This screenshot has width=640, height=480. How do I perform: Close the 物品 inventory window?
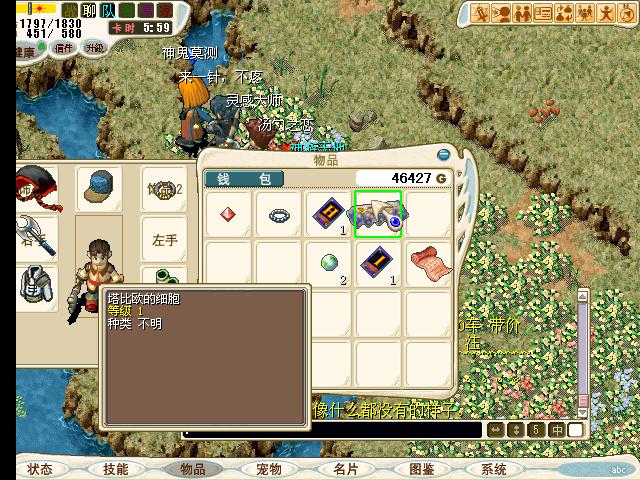coord(444,155)
